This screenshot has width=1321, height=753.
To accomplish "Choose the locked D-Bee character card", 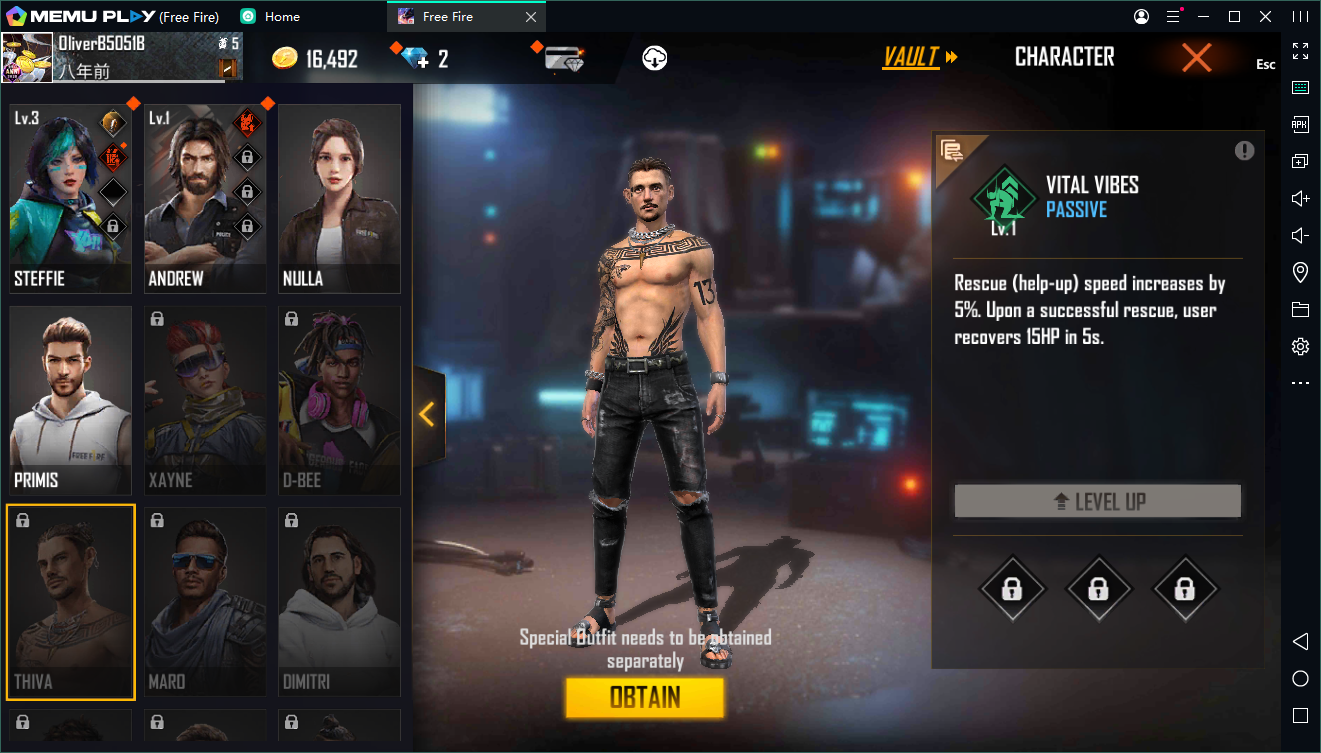I will pyautogui.click(x=339, y=400).
